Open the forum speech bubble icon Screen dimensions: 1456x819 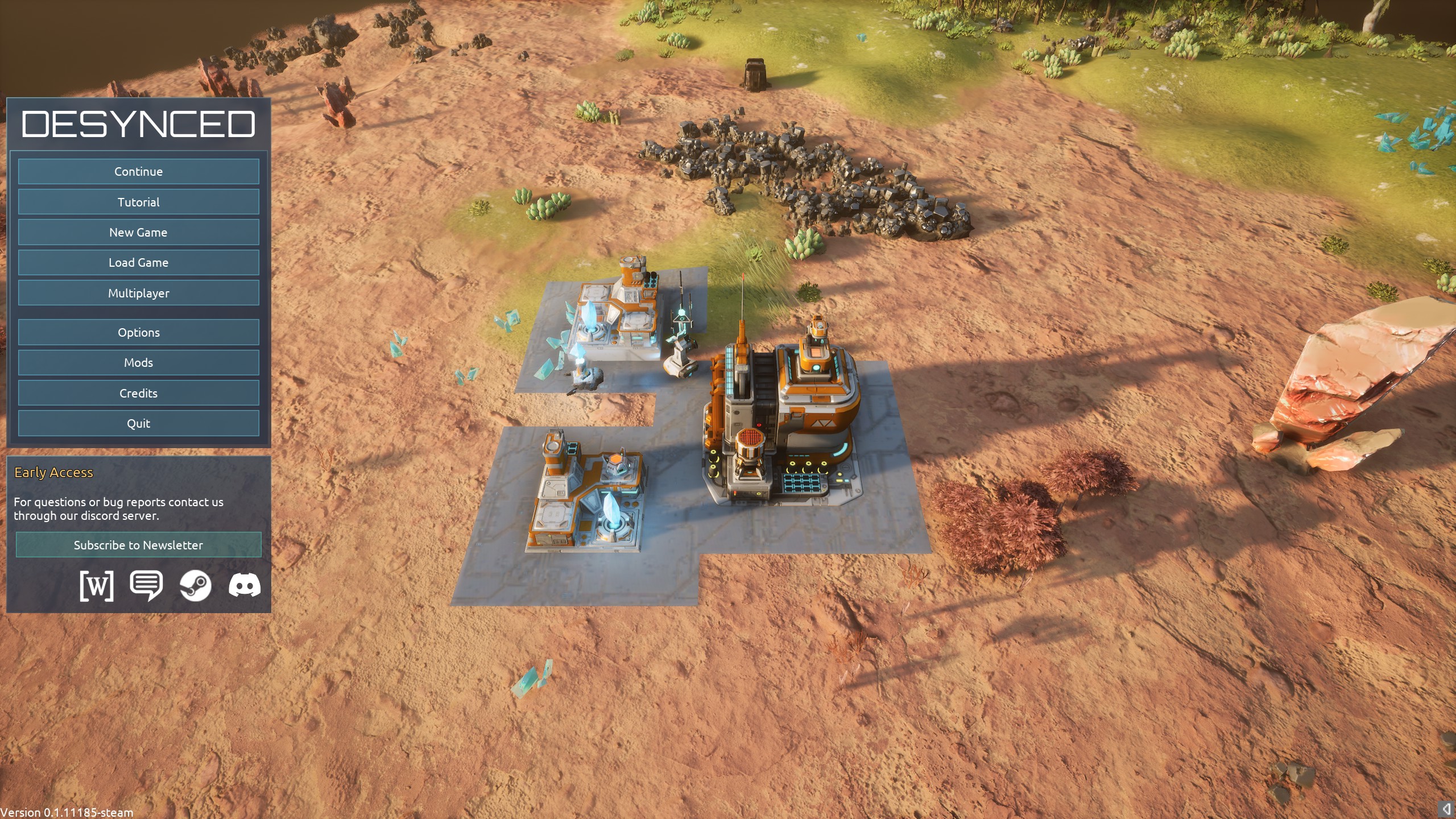click(x=146, y=585)
